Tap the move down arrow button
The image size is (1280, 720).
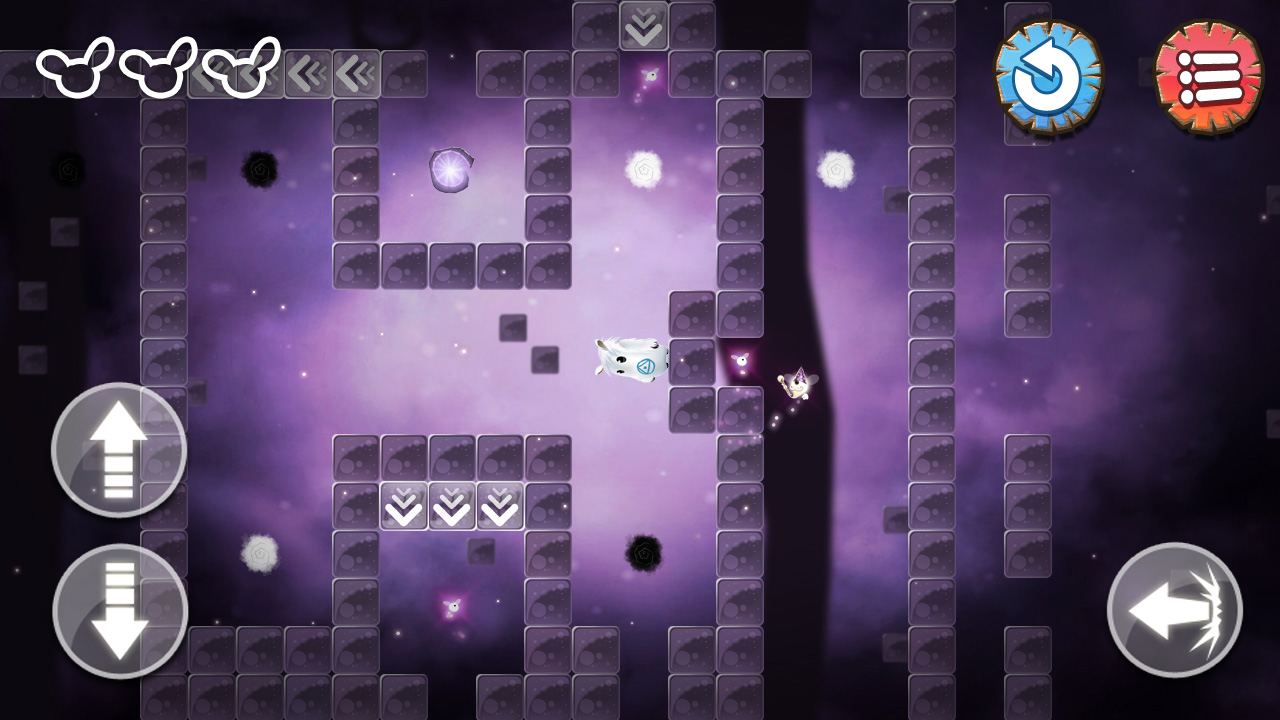click(x=120, y=611)
